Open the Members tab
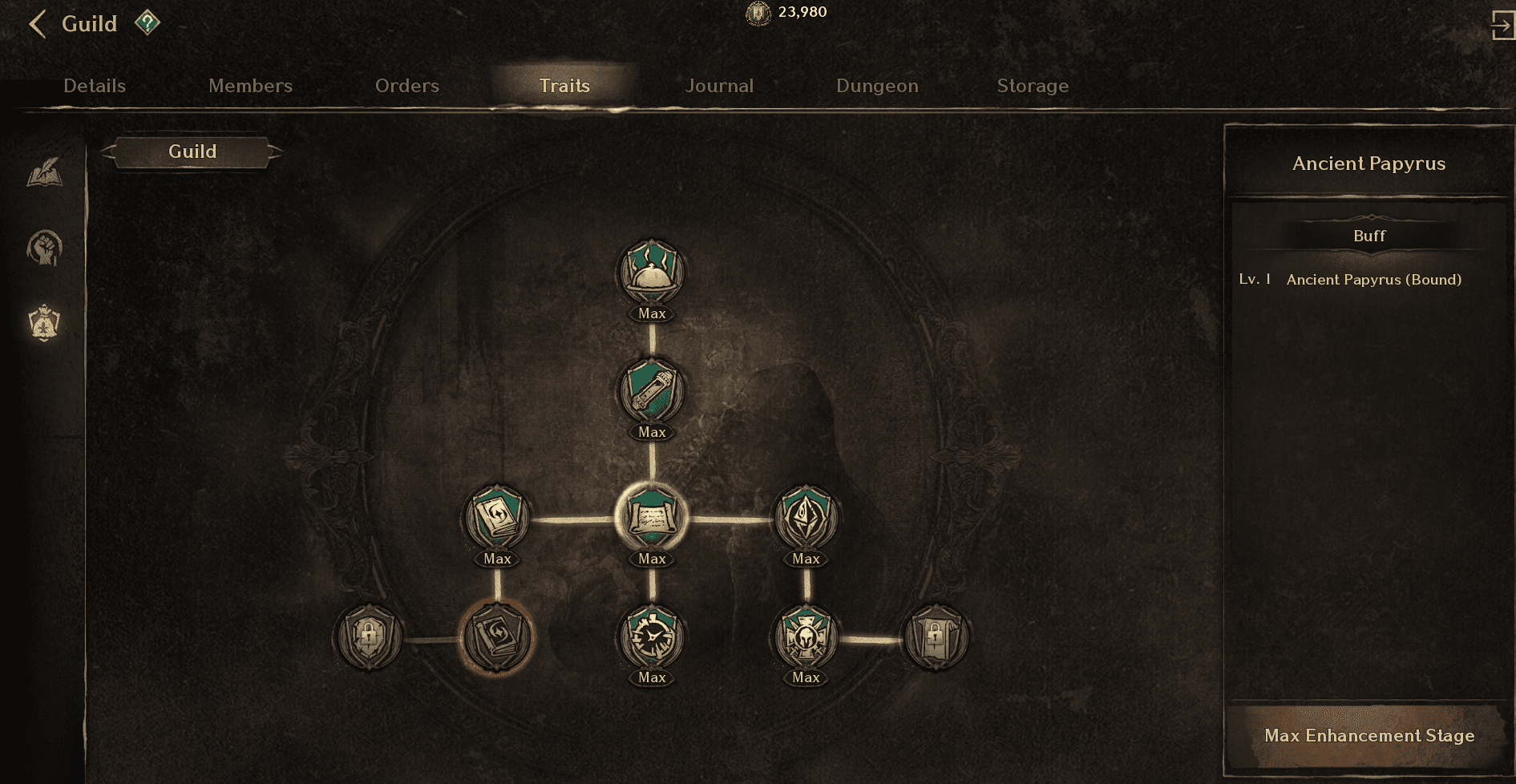 click(x=250, y=86)
